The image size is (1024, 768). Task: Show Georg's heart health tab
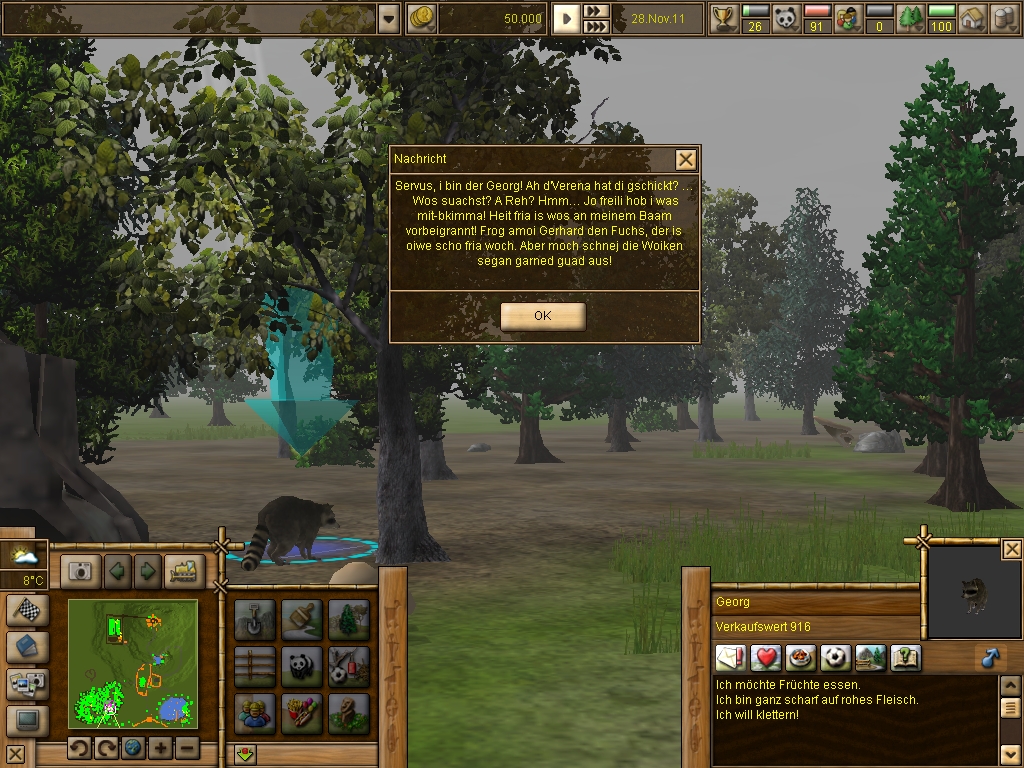point(766,658)
